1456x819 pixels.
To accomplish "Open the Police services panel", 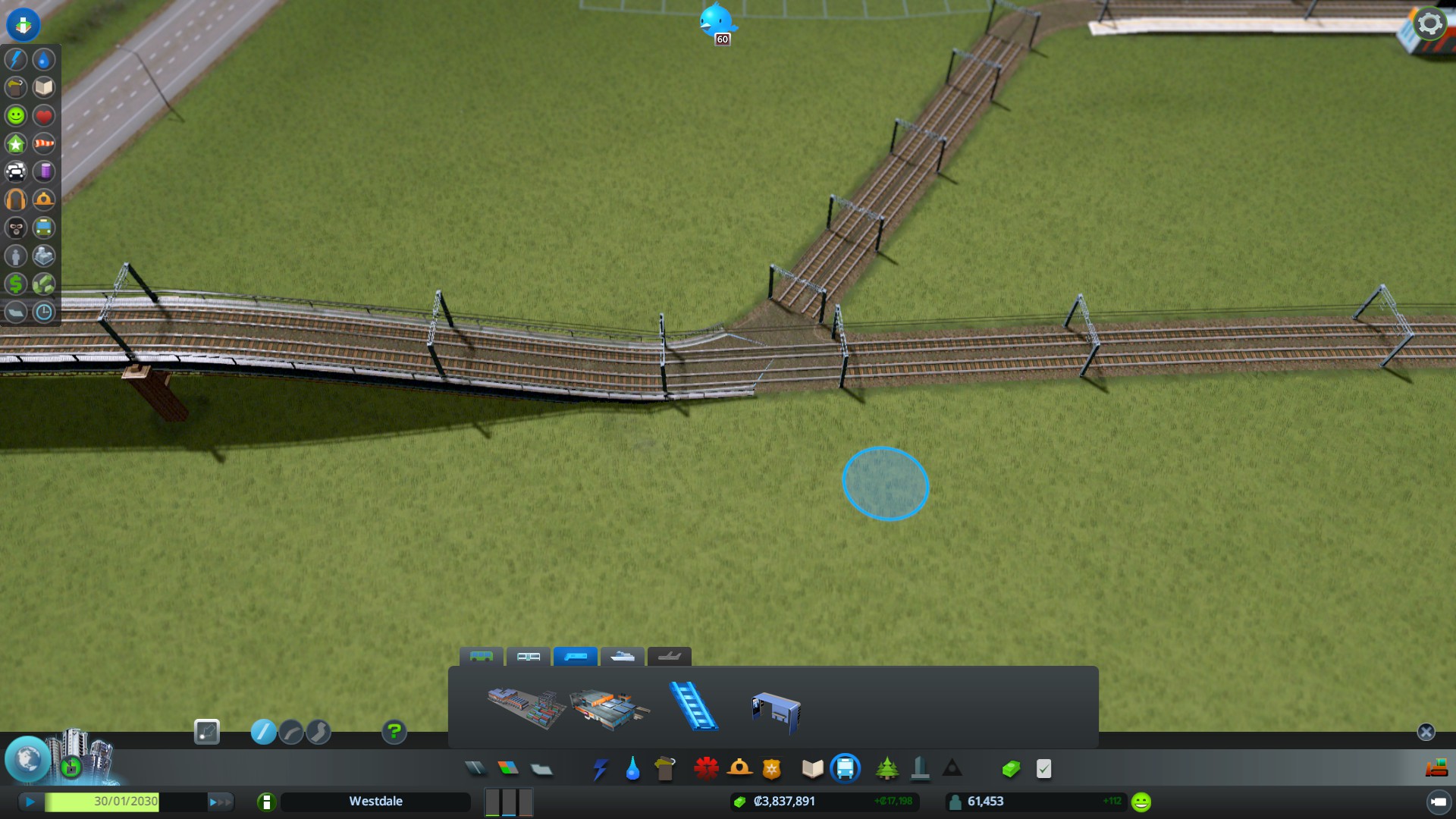I will [x=771, y=768].
